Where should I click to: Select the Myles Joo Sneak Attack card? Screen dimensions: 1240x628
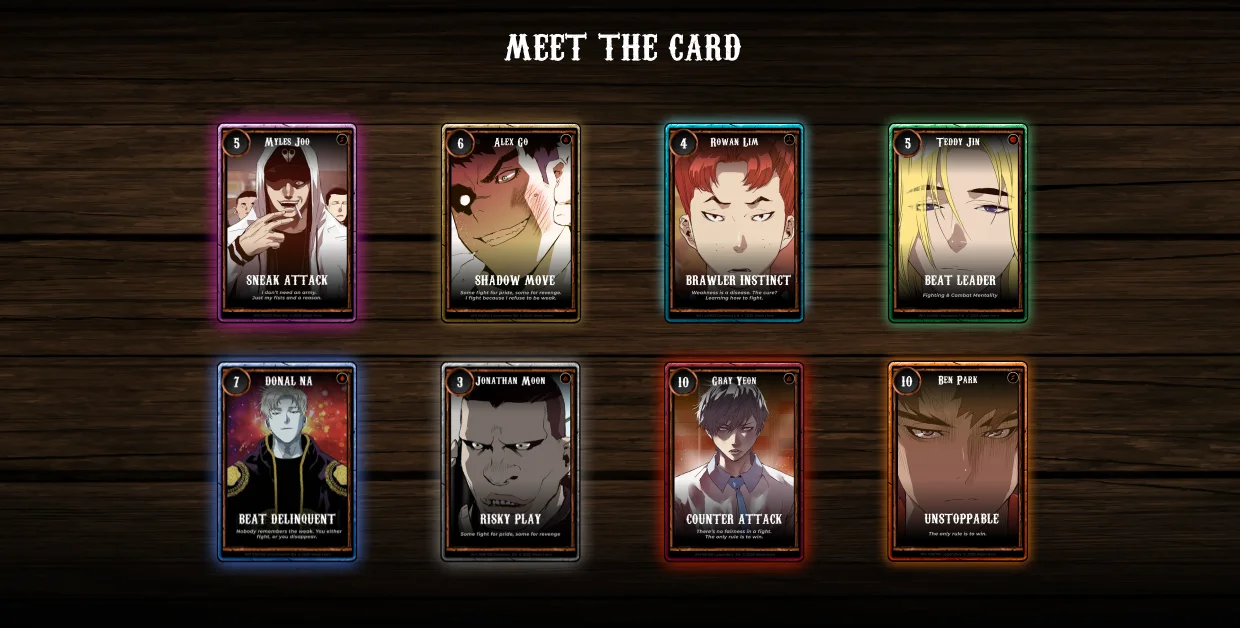(x=287, y=223)
